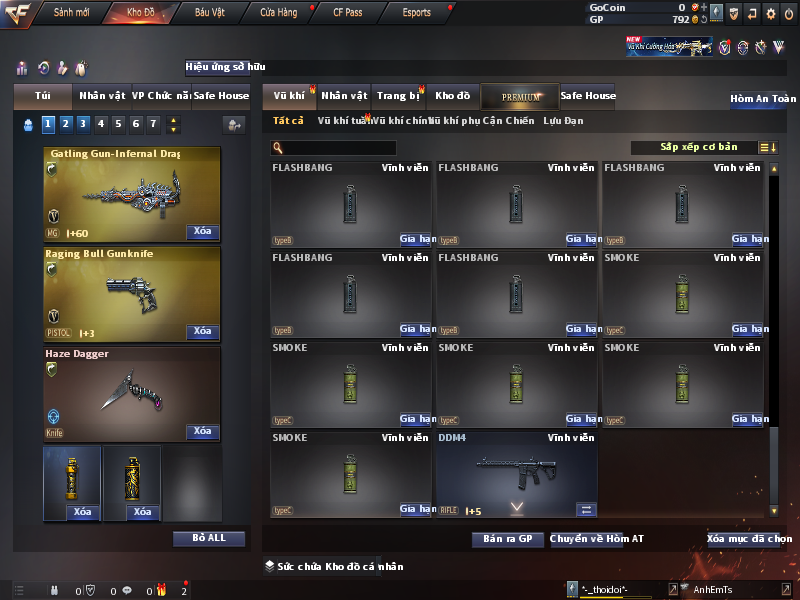Go to the Cửa Hàng shop
800x600 pixels.
pos(278,13)
